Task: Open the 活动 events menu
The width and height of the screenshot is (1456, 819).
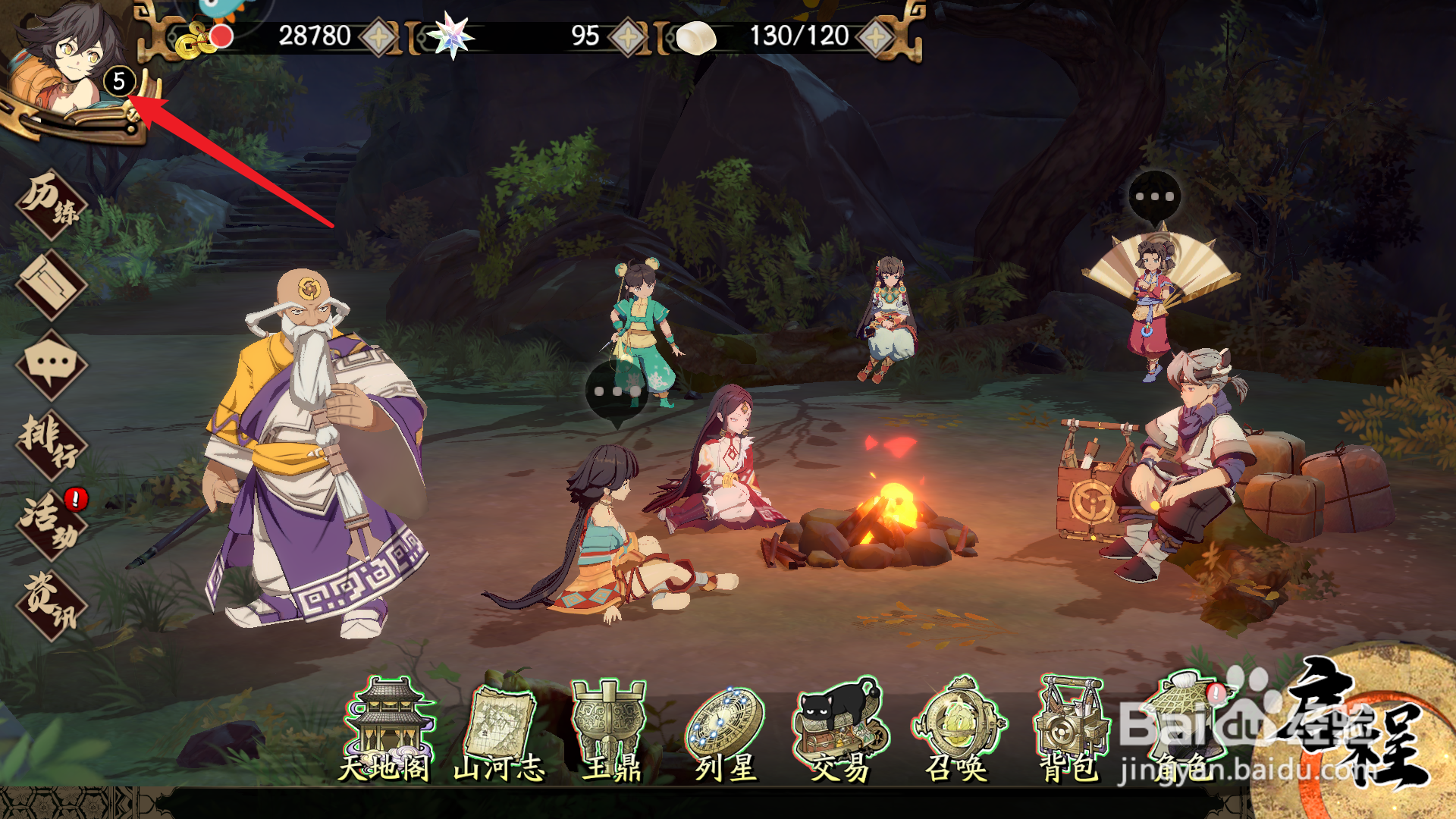Action: (x=51, y=525)
